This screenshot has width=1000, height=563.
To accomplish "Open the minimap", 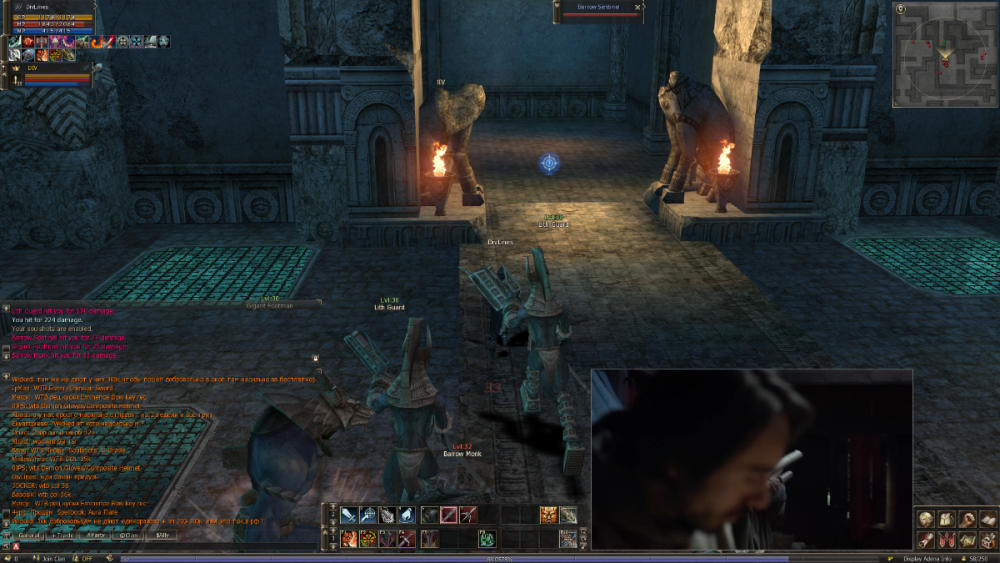I will coord(941,54).
